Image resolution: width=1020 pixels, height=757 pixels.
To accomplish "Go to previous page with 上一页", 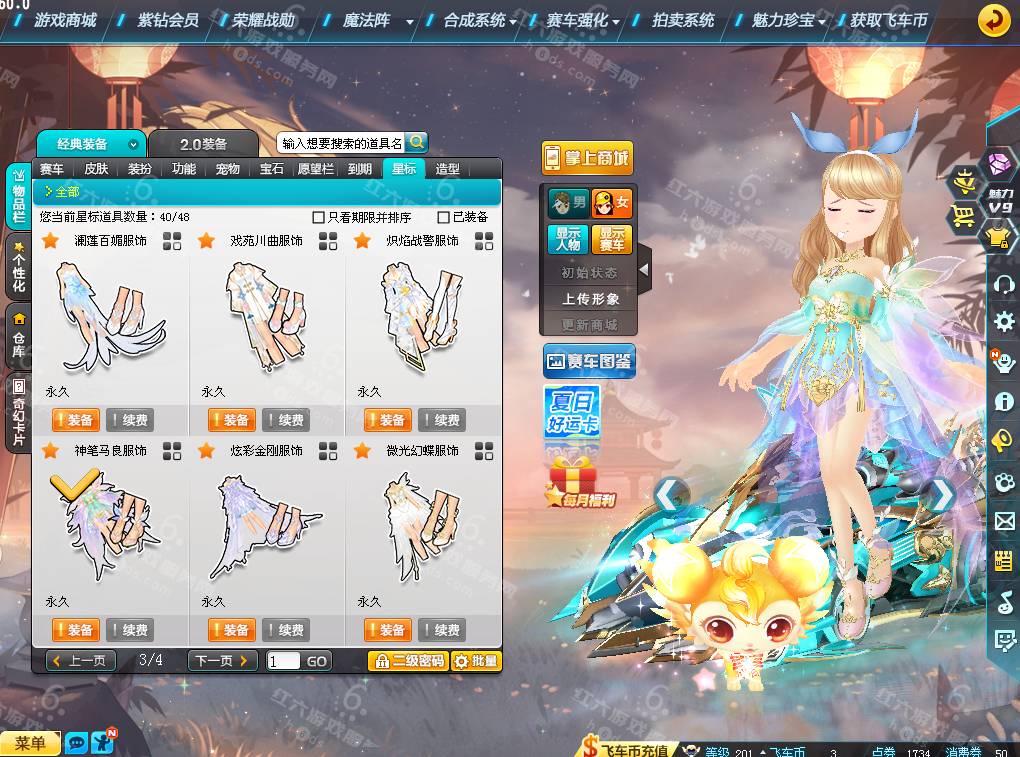I will coord(81,660).
